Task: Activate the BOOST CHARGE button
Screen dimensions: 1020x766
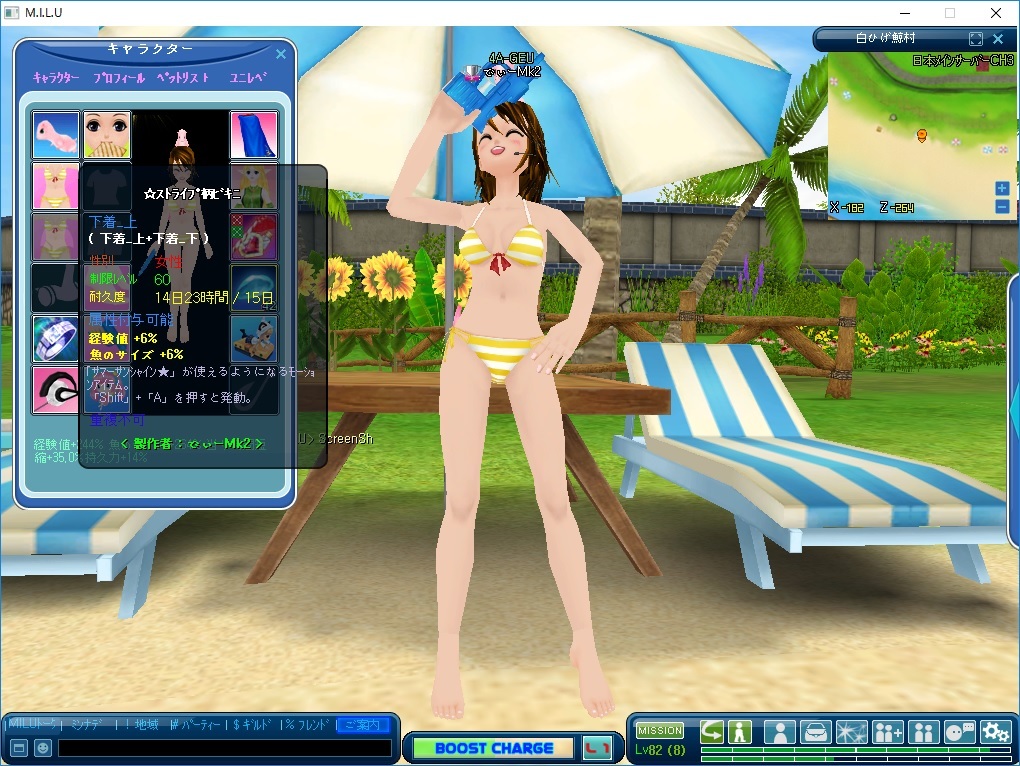Action: point(494,748)
